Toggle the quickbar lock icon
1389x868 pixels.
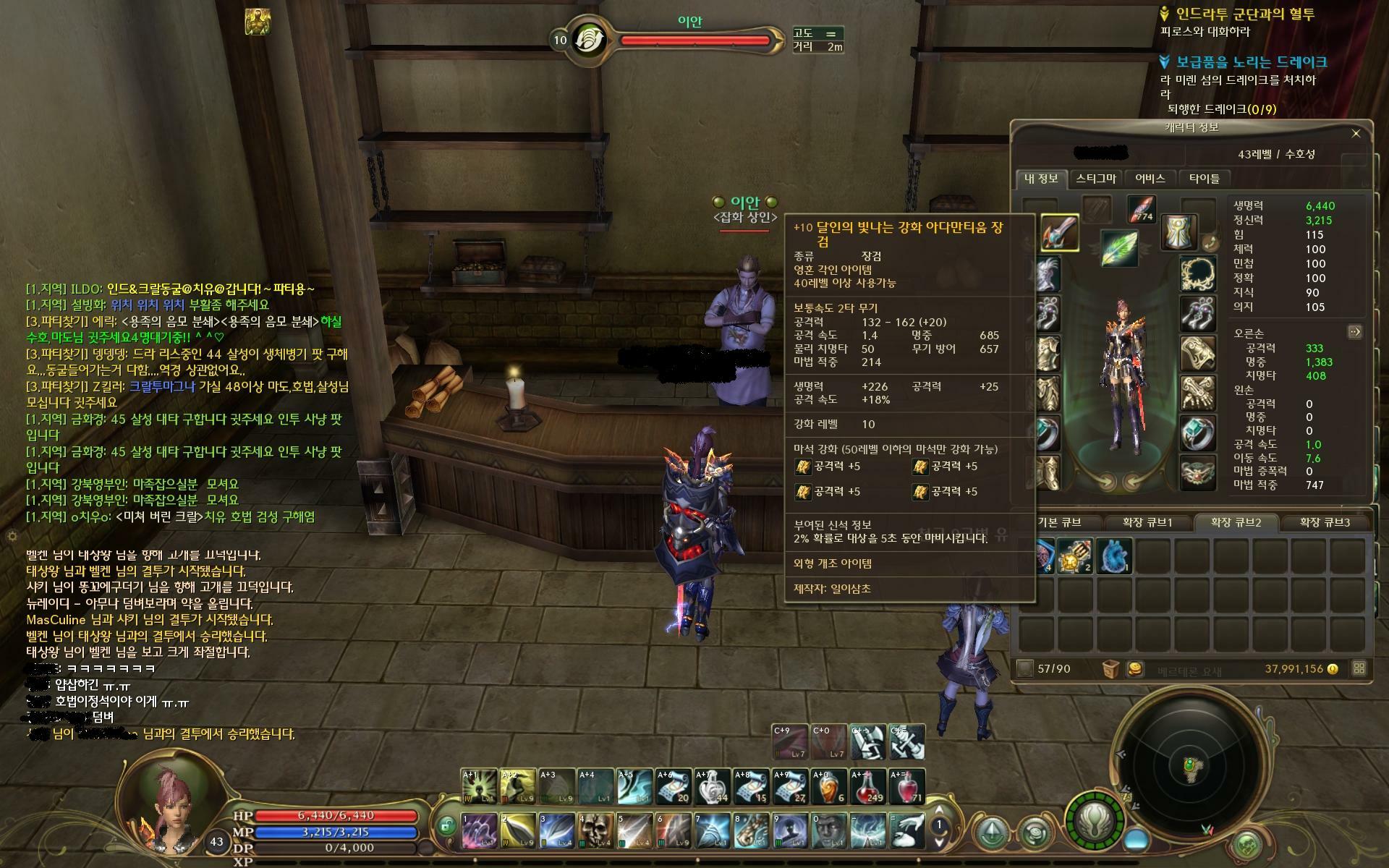coord(447,825)
